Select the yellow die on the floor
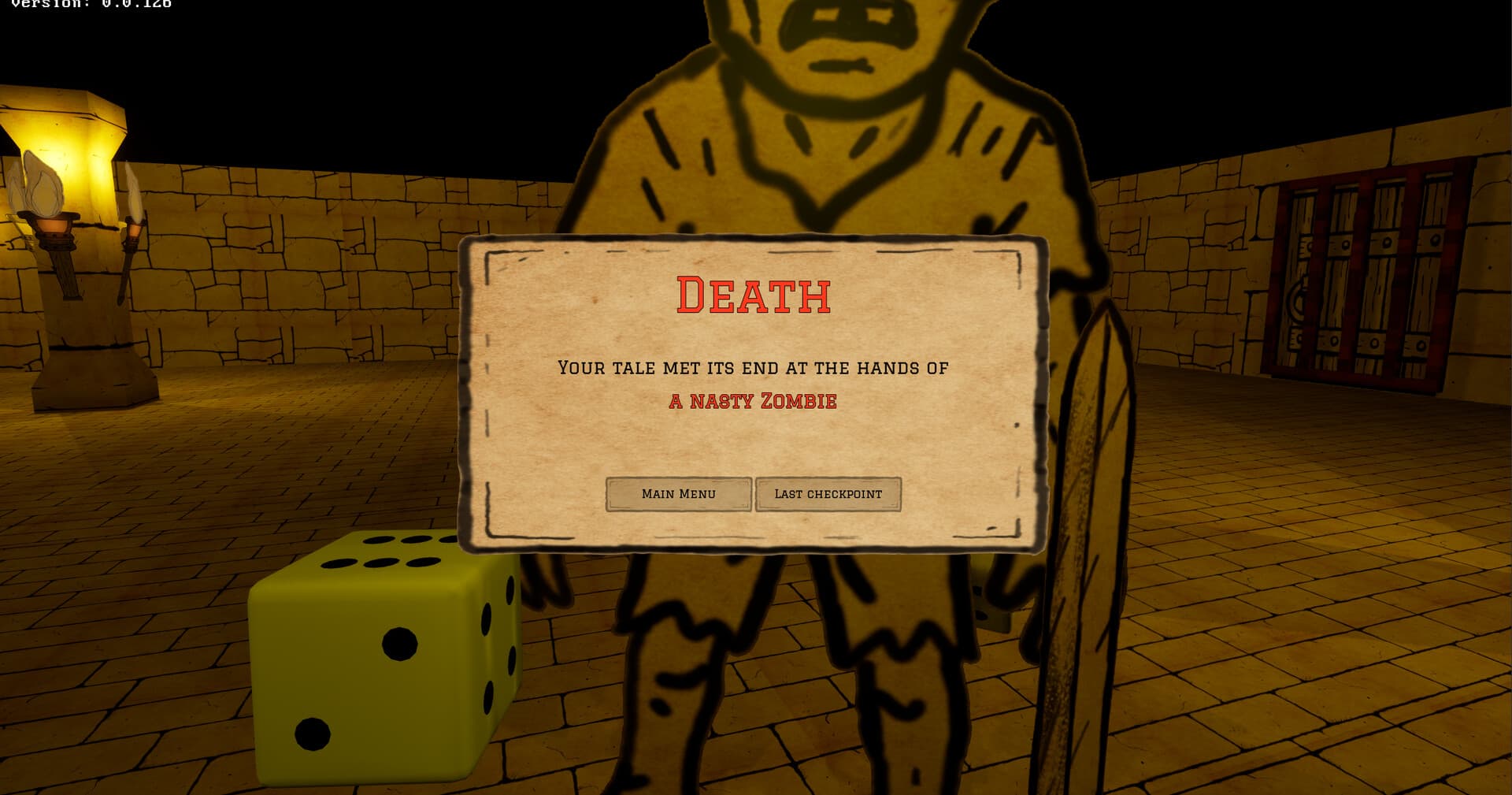Screen dimensions: 1512x795 (378, 654)
